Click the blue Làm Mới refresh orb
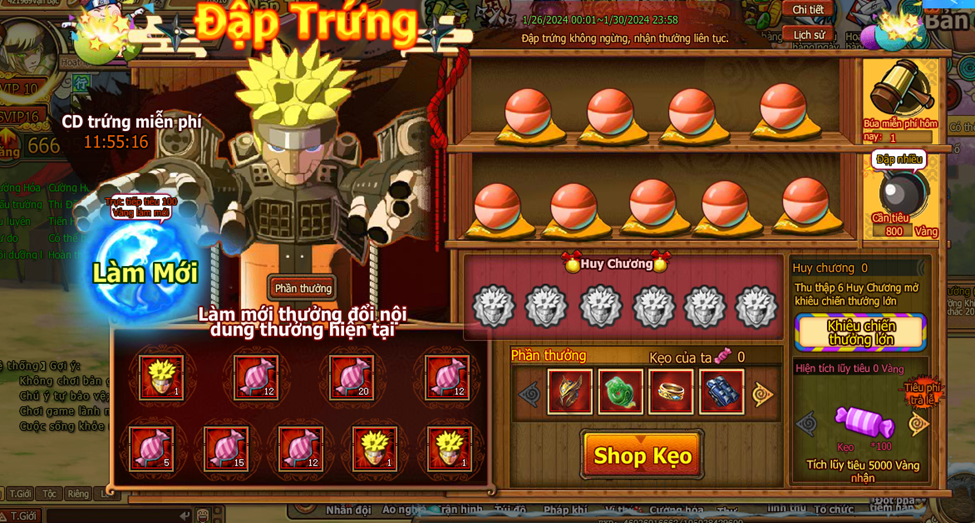Viewport: 975px width, 523px height. (146, 272)
